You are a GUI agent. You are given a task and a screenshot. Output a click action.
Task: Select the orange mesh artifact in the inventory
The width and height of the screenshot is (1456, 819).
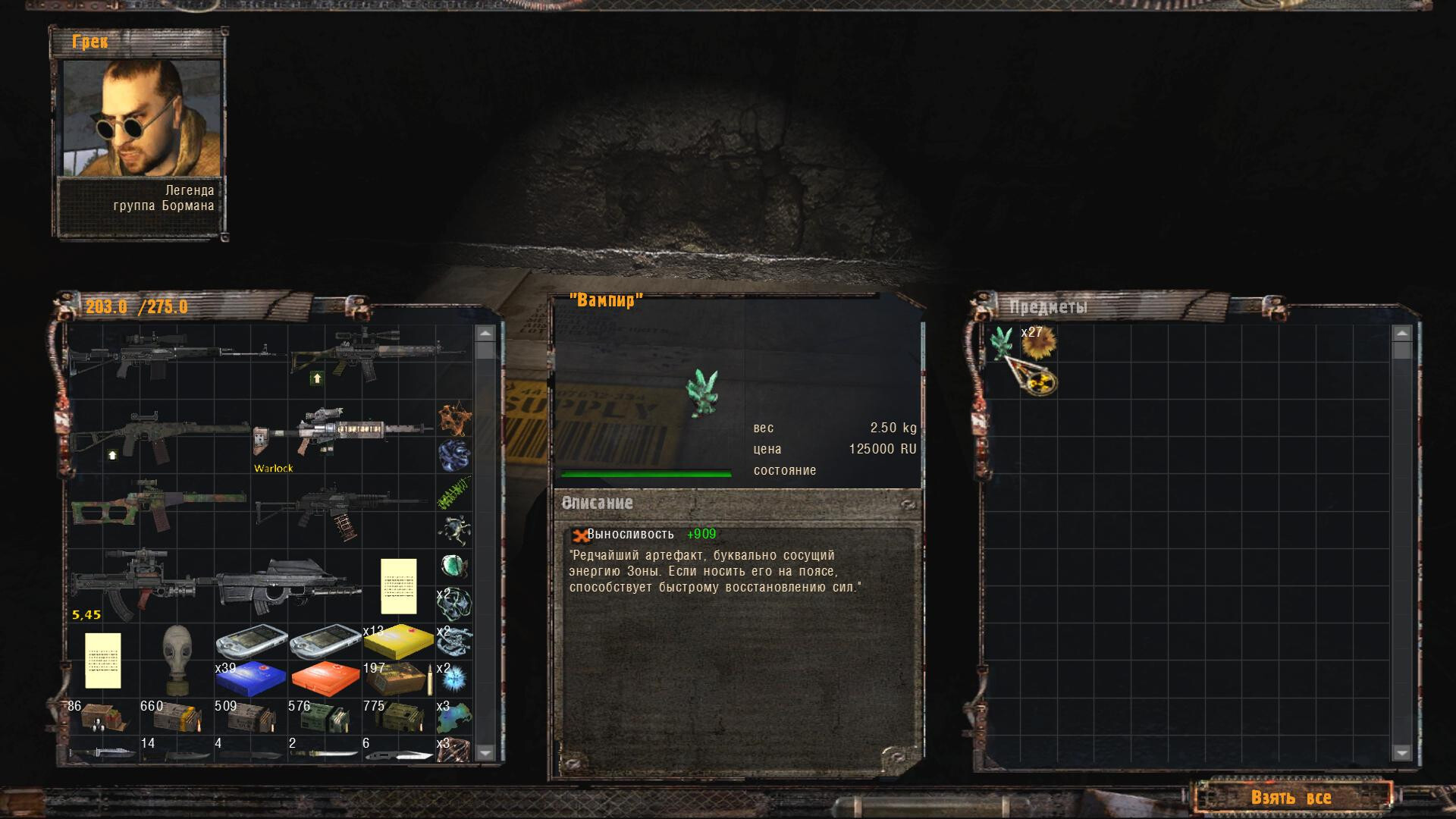pos(454,418)
